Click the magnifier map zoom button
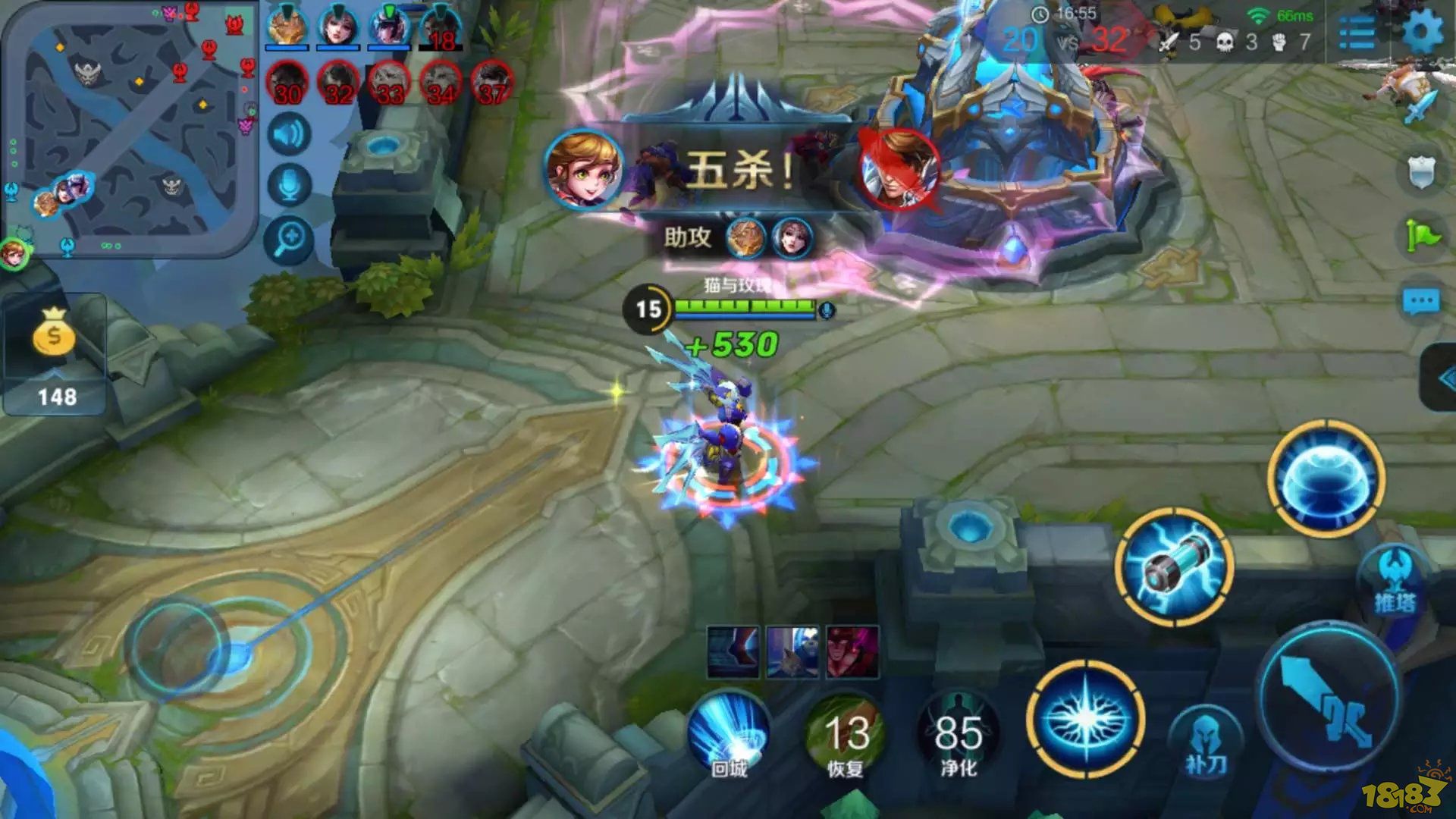This screenshot has width=1456, height=819. (x=289, y=240)
